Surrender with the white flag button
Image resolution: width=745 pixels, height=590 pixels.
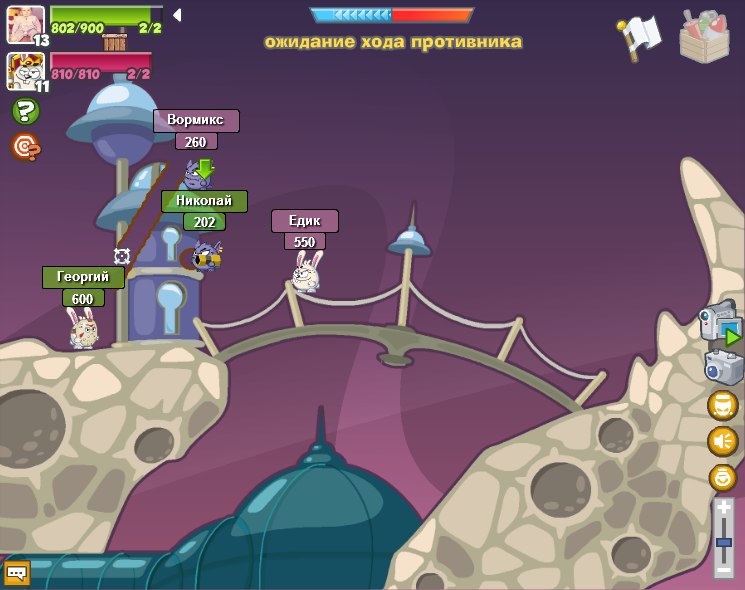tap(639, 37)
